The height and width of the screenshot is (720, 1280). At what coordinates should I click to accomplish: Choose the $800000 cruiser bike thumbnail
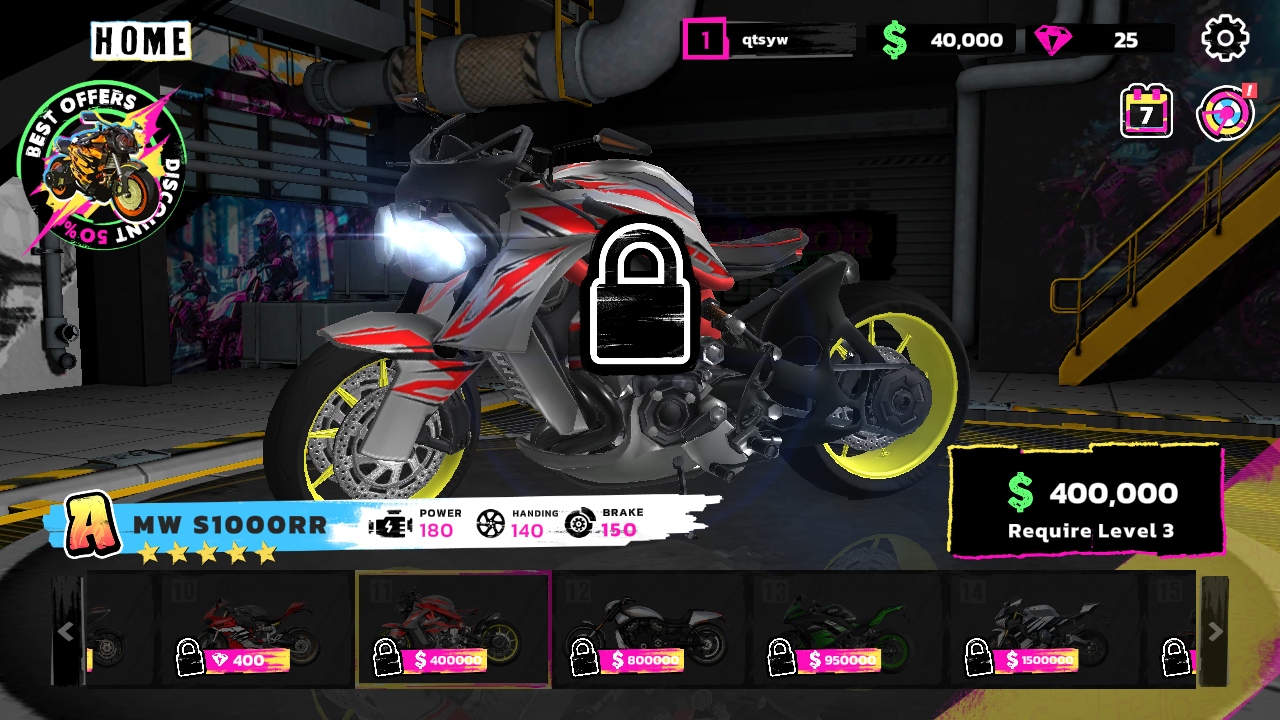click(x=650, y=630)
